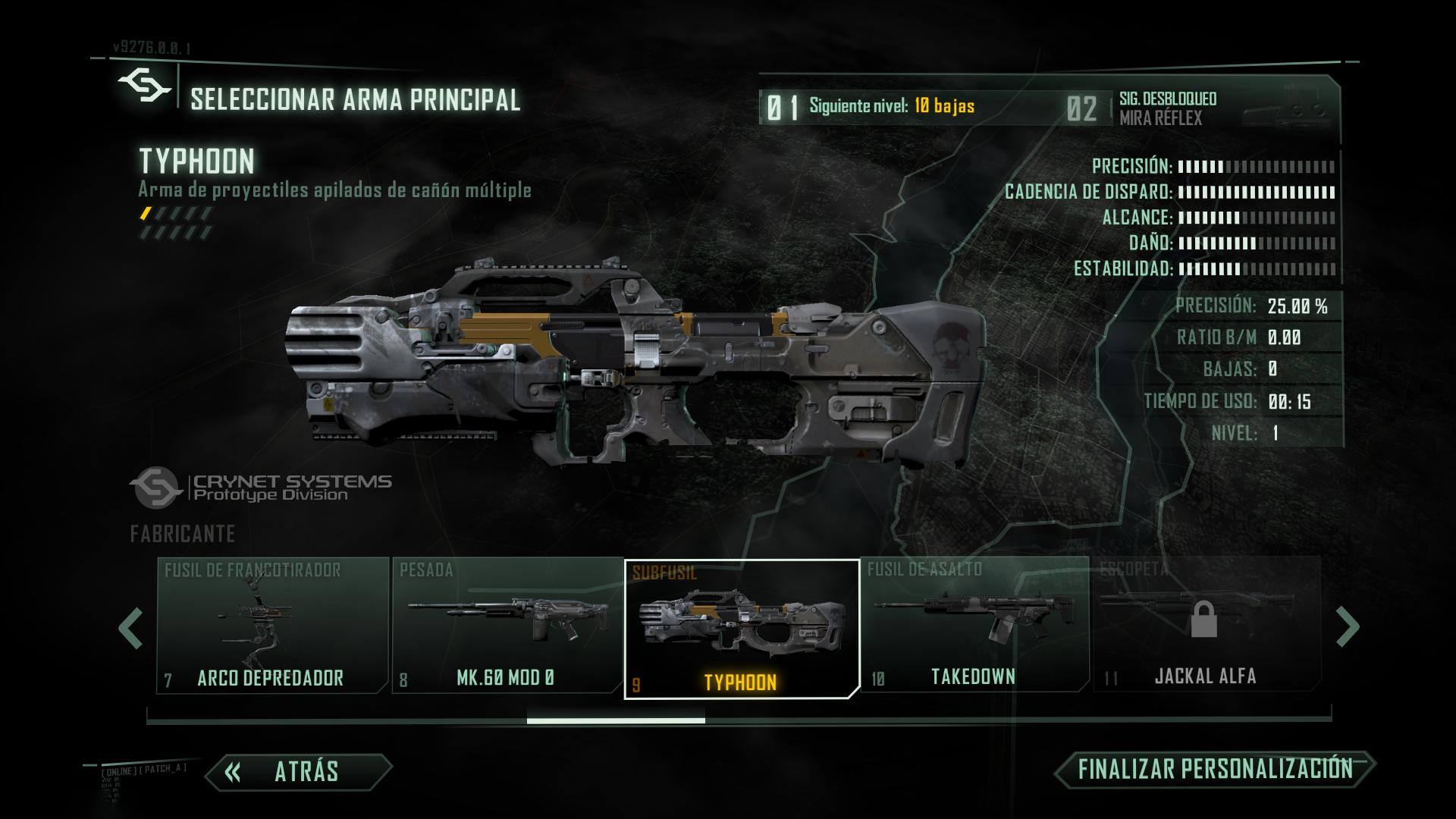This screenshot has height=819, width=1456.
Task: Go back with the Atrás button
Action: [299, 771]
